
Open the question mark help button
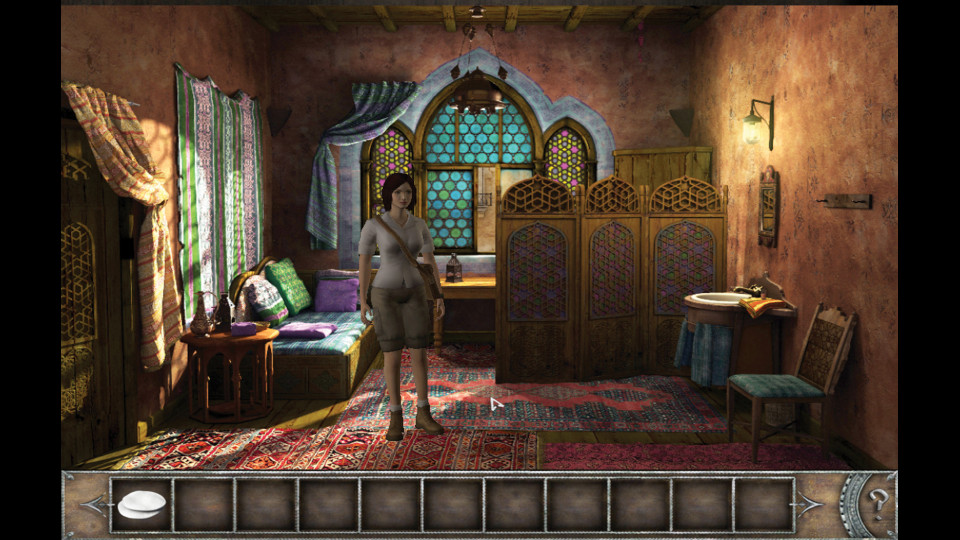[x=878, y=504]
